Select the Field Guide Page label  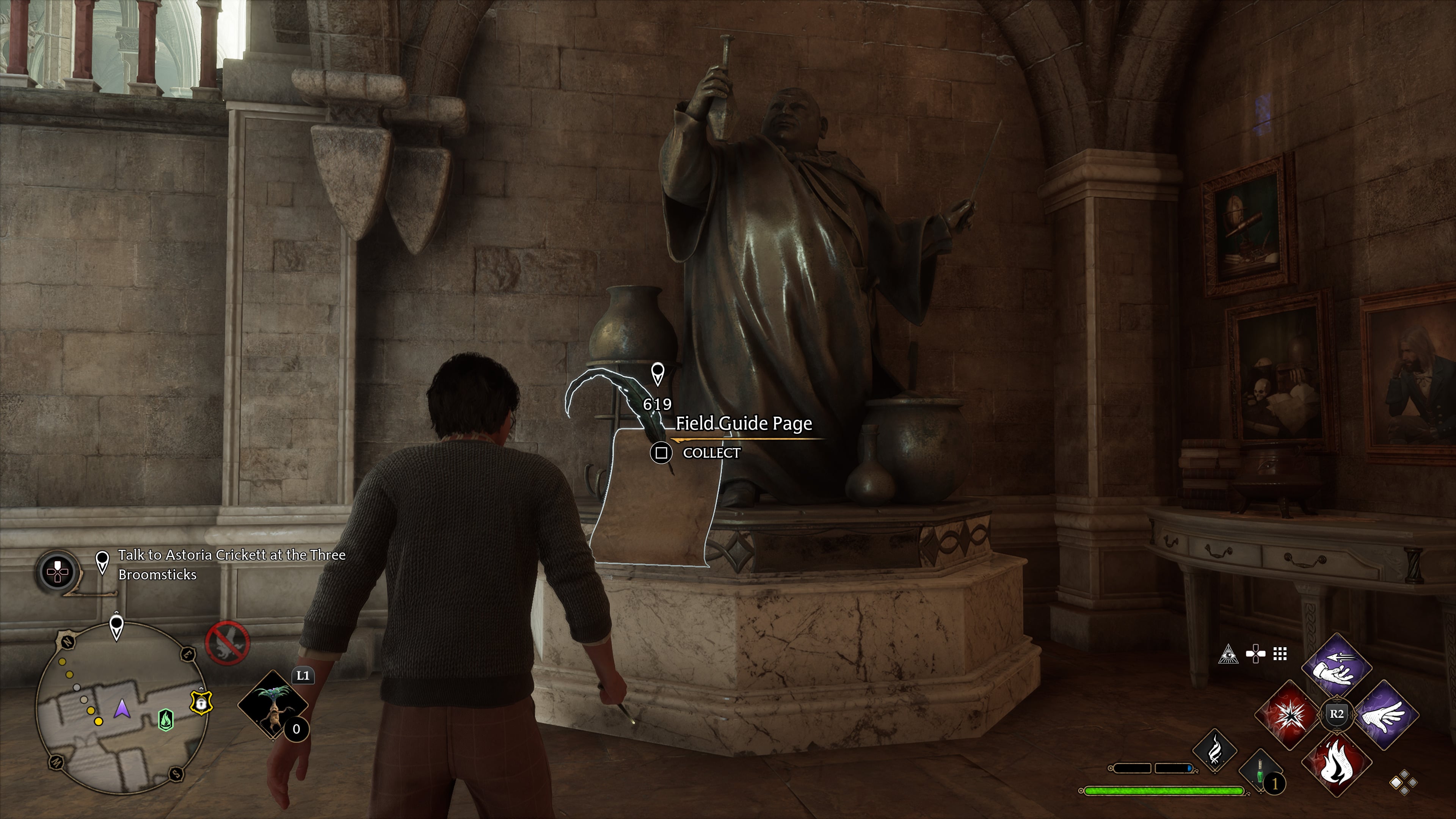(744, 424)
